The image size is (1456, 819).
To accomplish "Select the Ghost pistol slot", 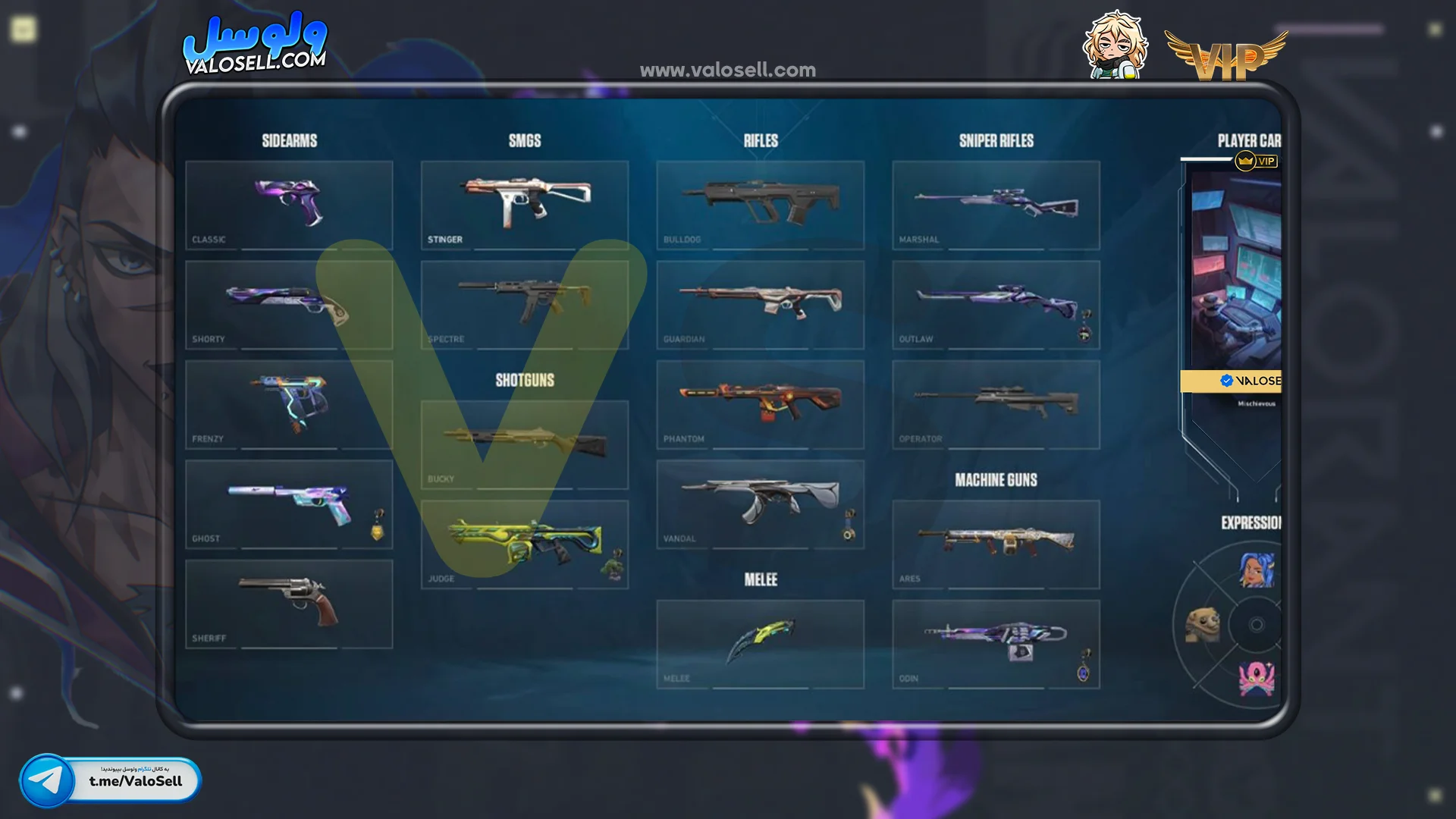I will click(289, 504).
